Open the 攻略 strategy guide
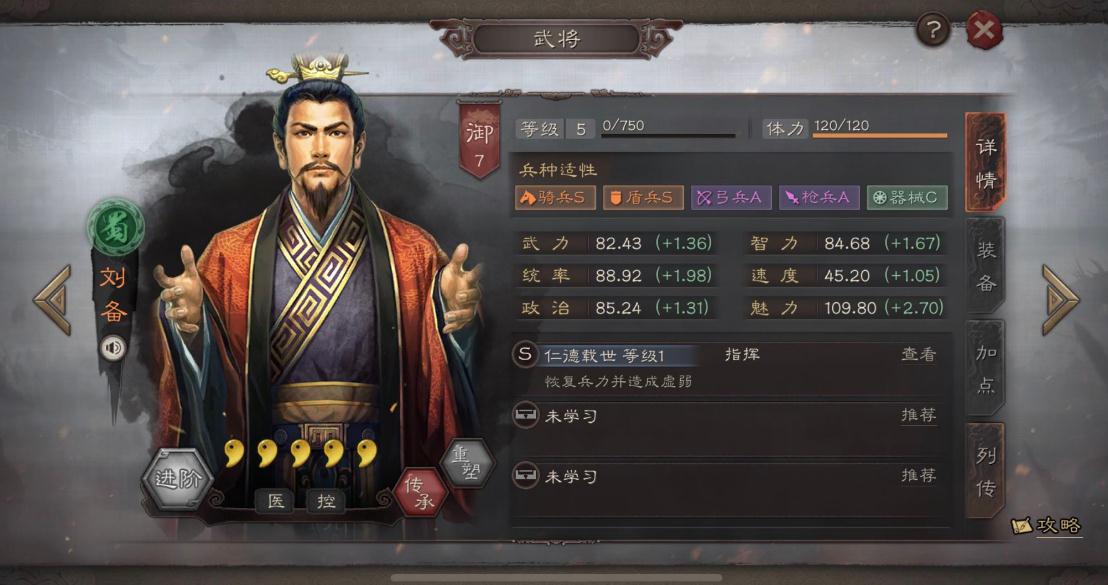1108x585 pixels. [1048, 525]
